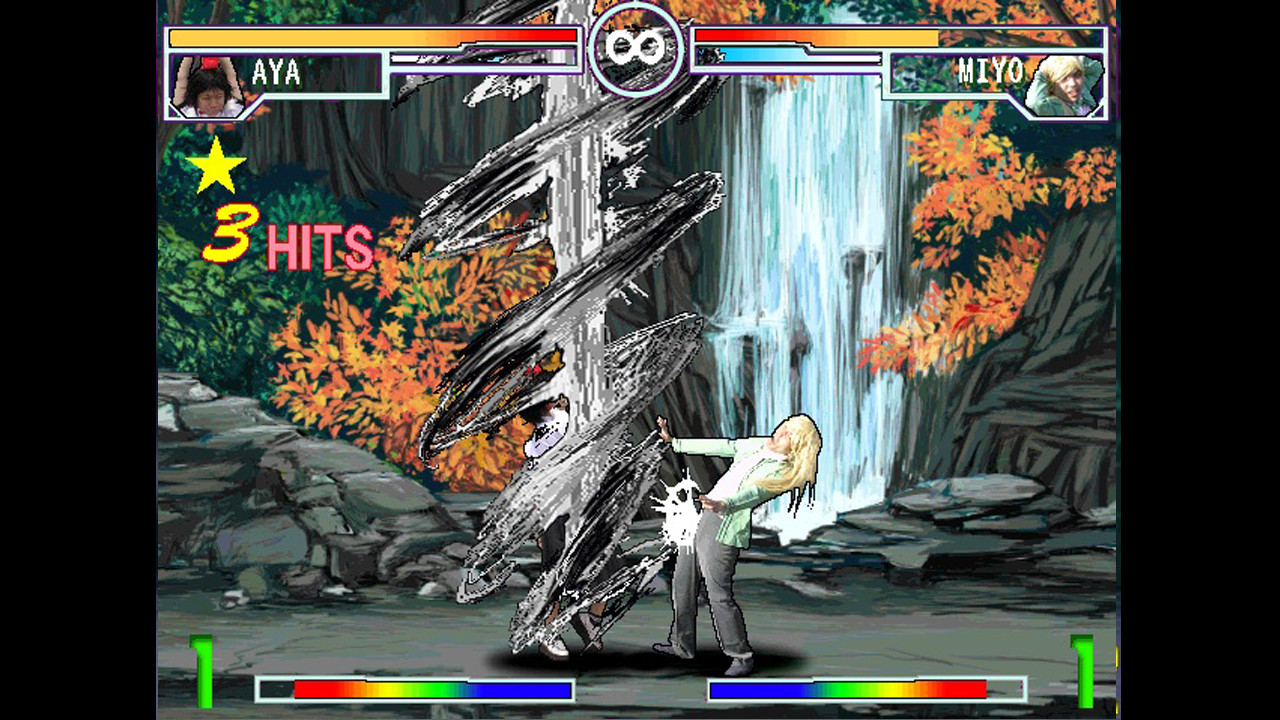This screenshot has height=720, width=1280.
Task: Click the MIYO character portrait
Action: (1065, 85)
